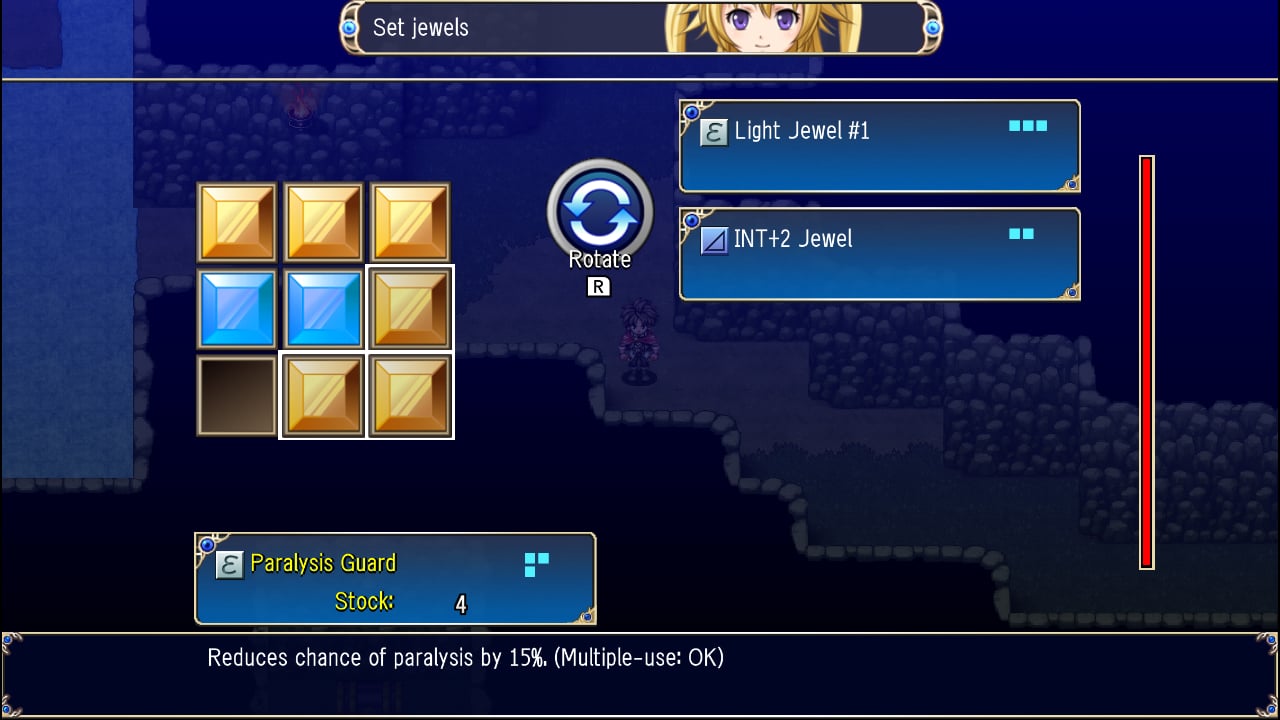This screenshot has height=720, width=1280.
Task: Select the first blue jewel in the grid
Action: click(237, 307)
